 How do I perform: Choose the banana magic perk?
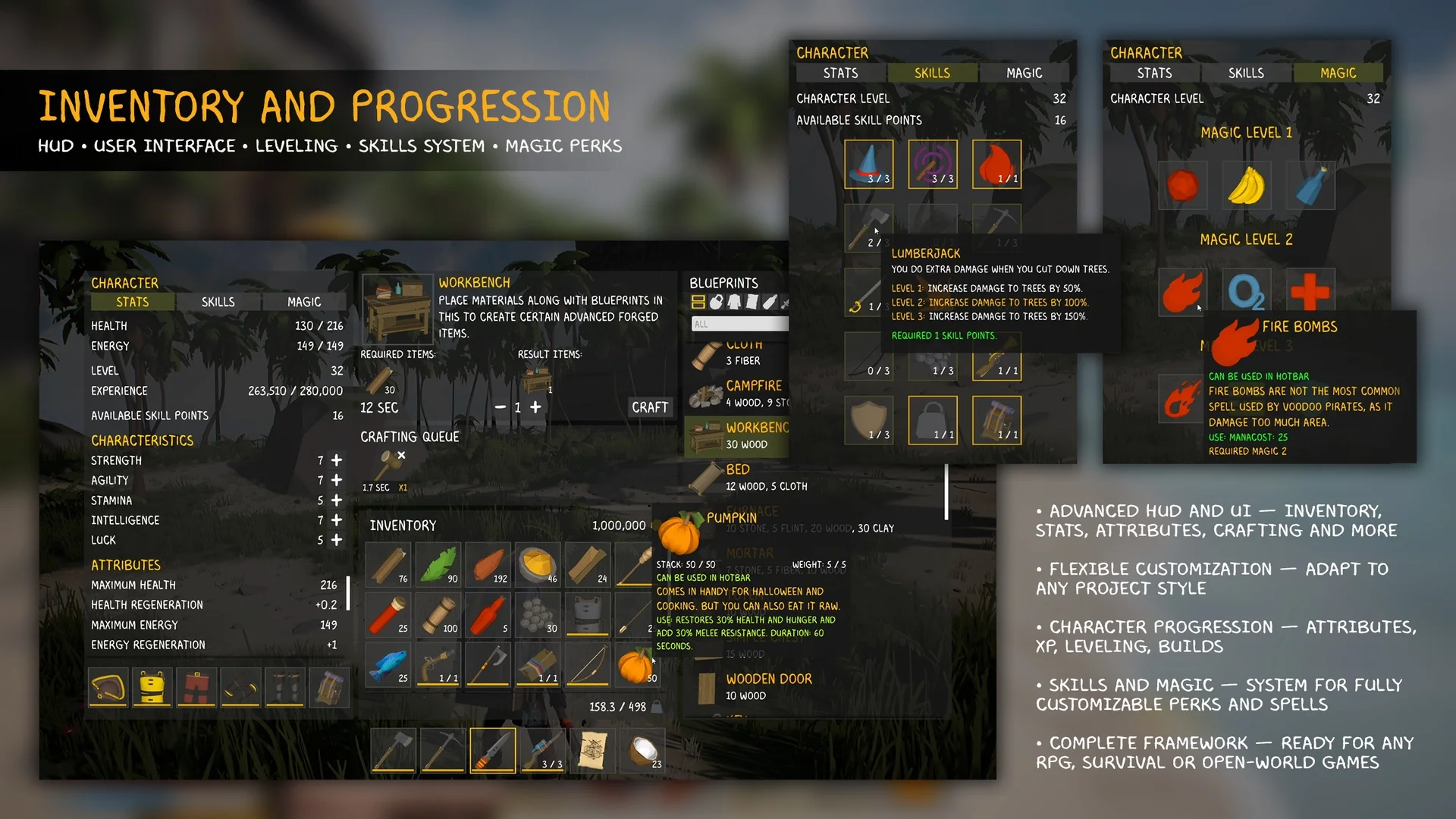click(x=1246, y=185)
